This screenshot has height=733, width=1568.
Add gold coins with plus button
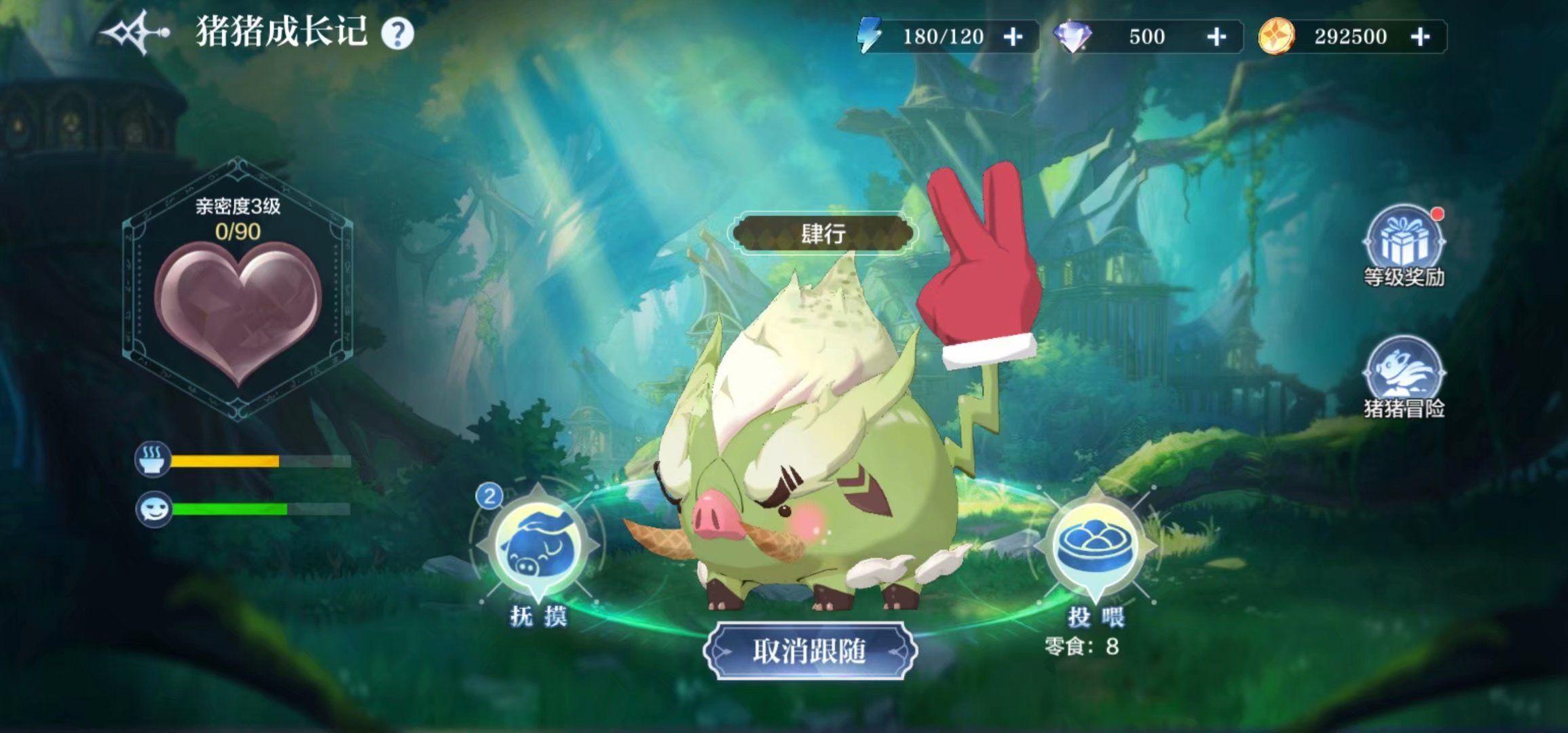(1420, 37)
